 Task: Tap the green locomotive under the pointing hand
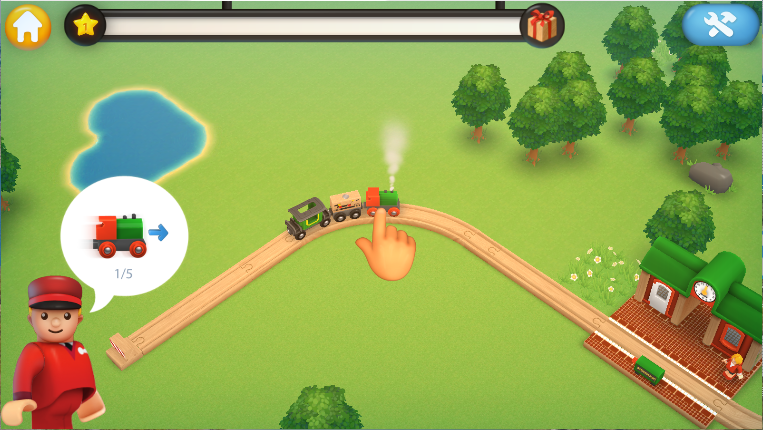pyautogui.click(x=383, y=201)
